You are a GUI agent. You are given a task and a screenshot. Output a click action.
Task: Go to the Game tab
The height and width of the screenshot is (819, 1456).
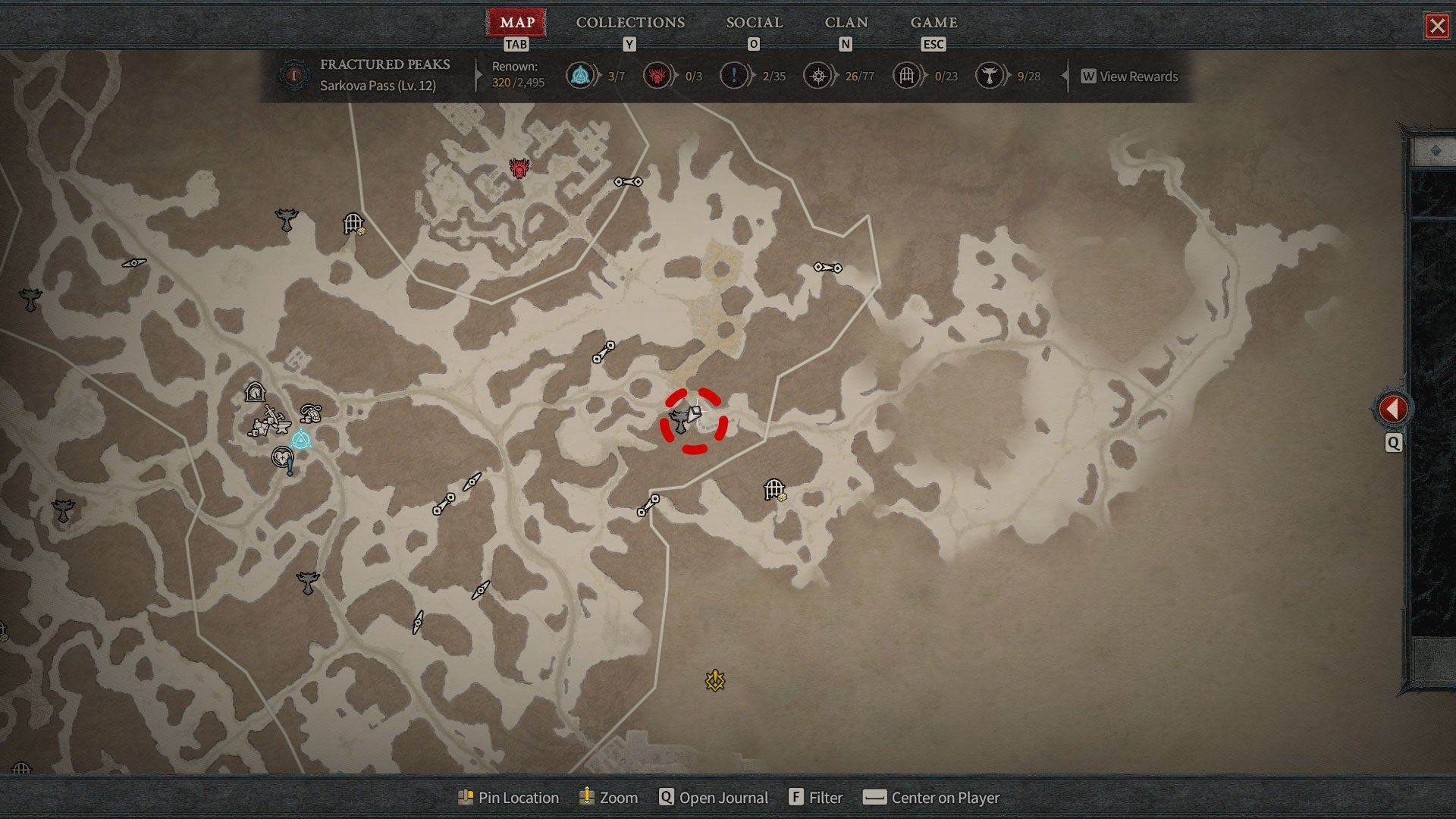pyautogui.click(x=934, y=23)
